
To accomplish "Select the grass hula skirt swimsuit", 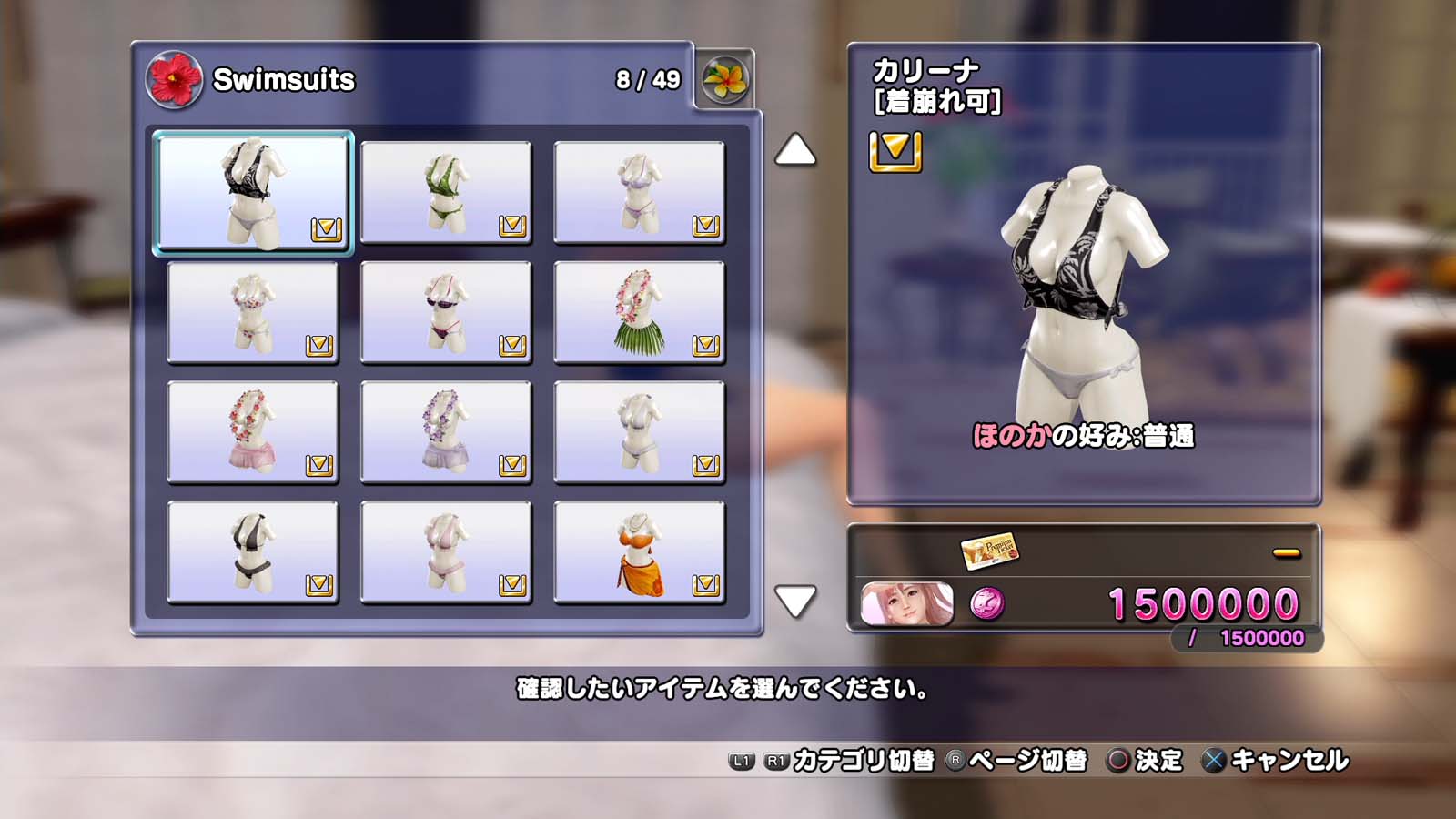I will point(639,312).
